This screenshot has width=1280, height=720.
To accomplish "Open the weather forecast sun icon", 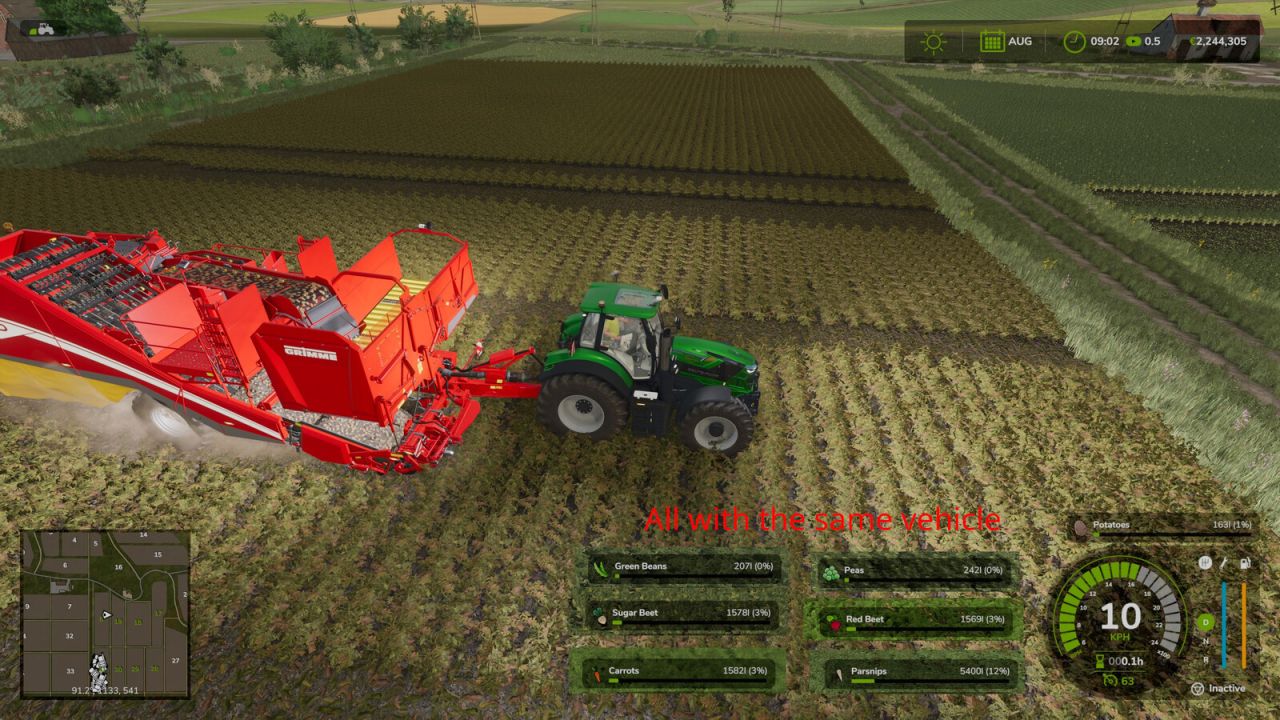I will [933, 41].
